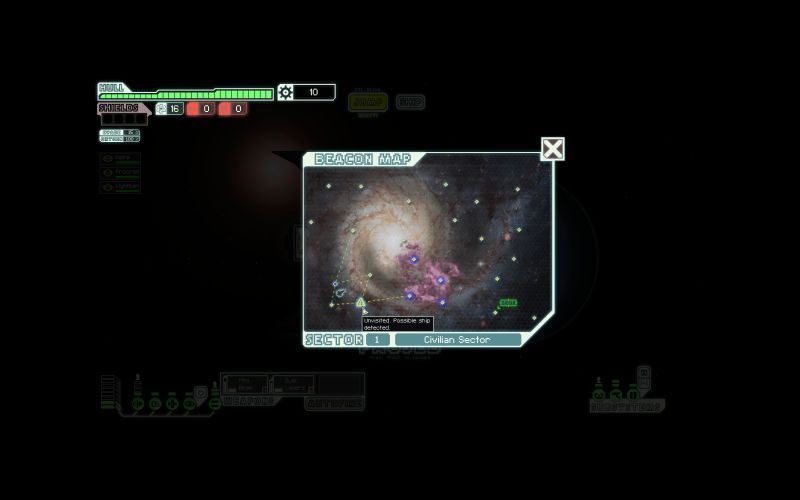Jump to the beacon with warning triangle
The height and width of the screenshot is (500, 800).
click(361, 301)
